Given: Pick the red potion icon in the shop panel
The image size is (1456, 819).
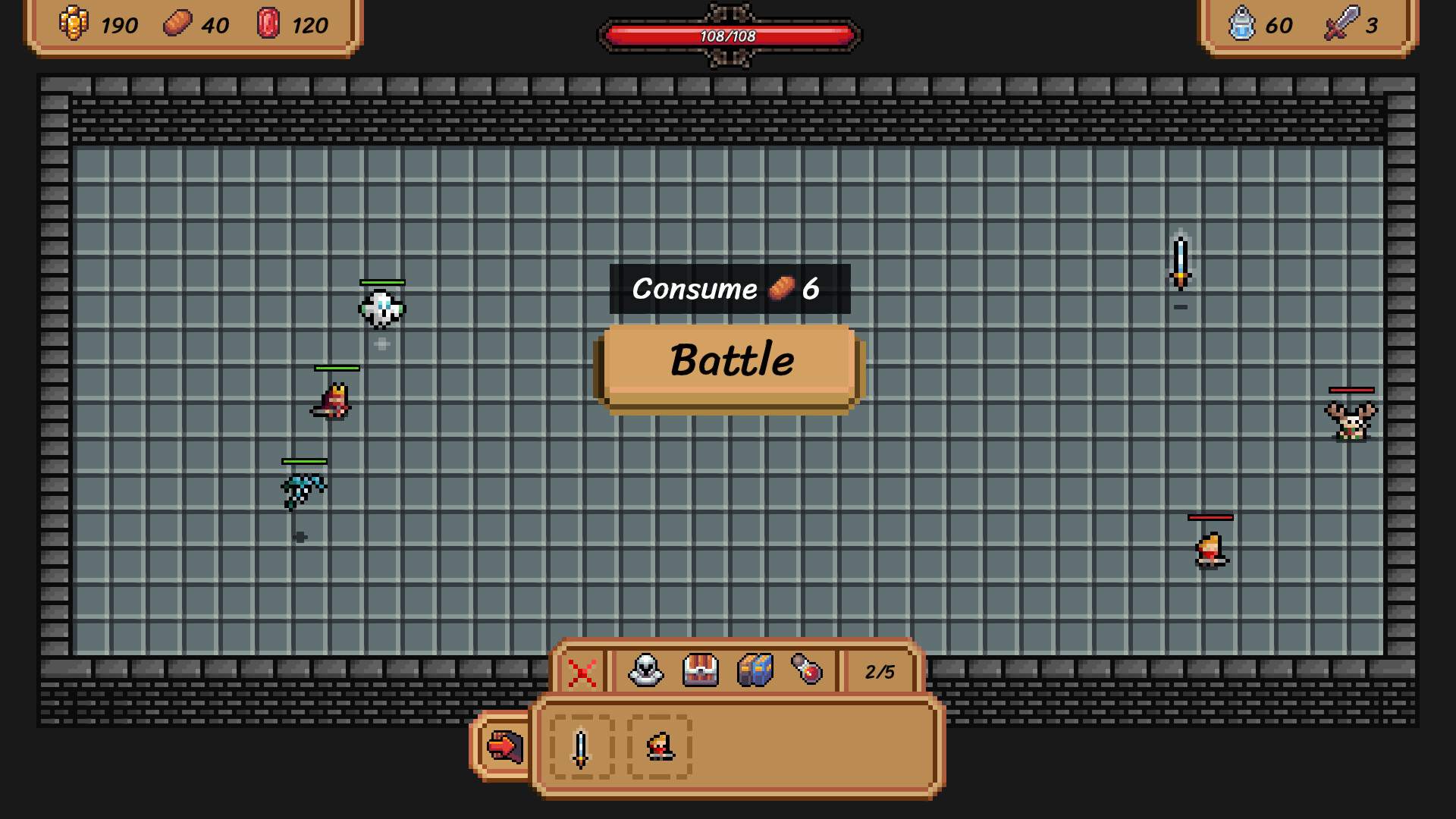Looking at the screenshot, I should 807,671.
